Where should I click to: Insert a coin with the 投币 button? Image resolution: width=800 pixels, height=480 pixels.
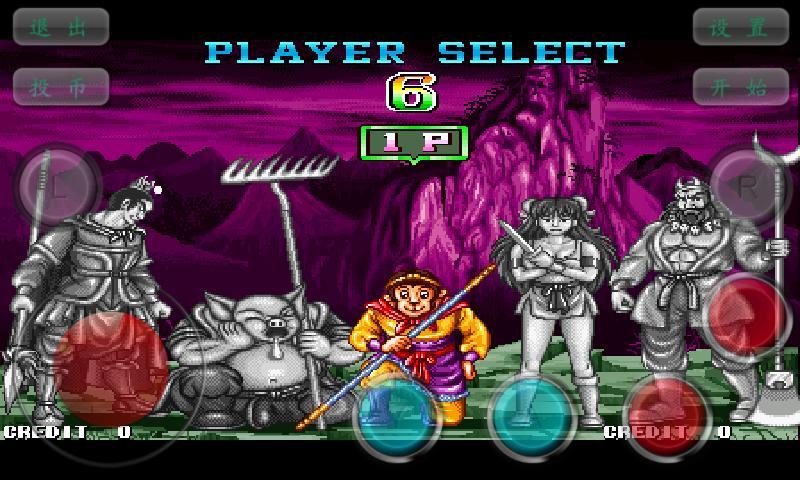60,86
